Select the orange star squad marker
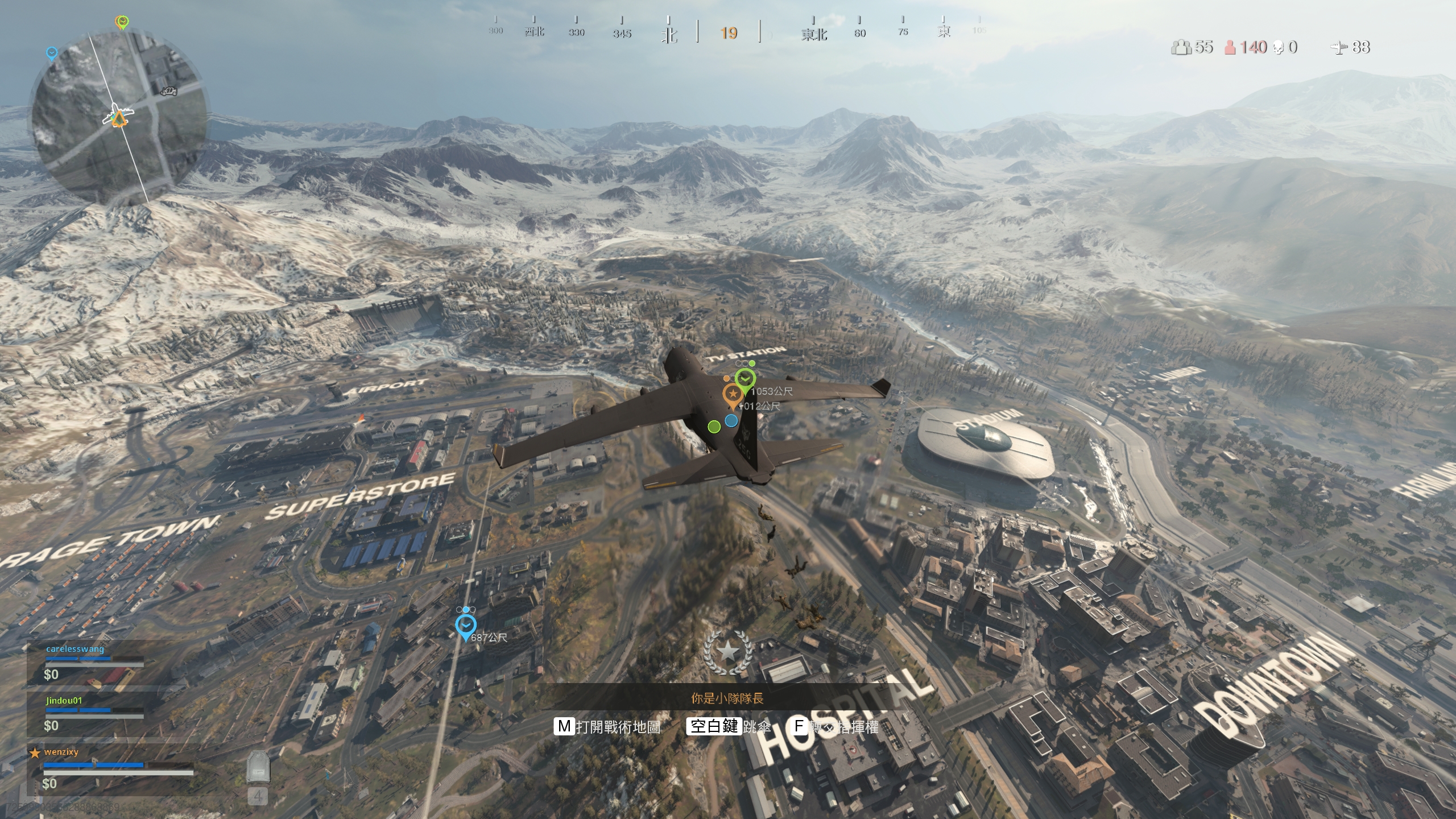The height and width of the screenshot is (819, 1456). (x=732, y=394)
